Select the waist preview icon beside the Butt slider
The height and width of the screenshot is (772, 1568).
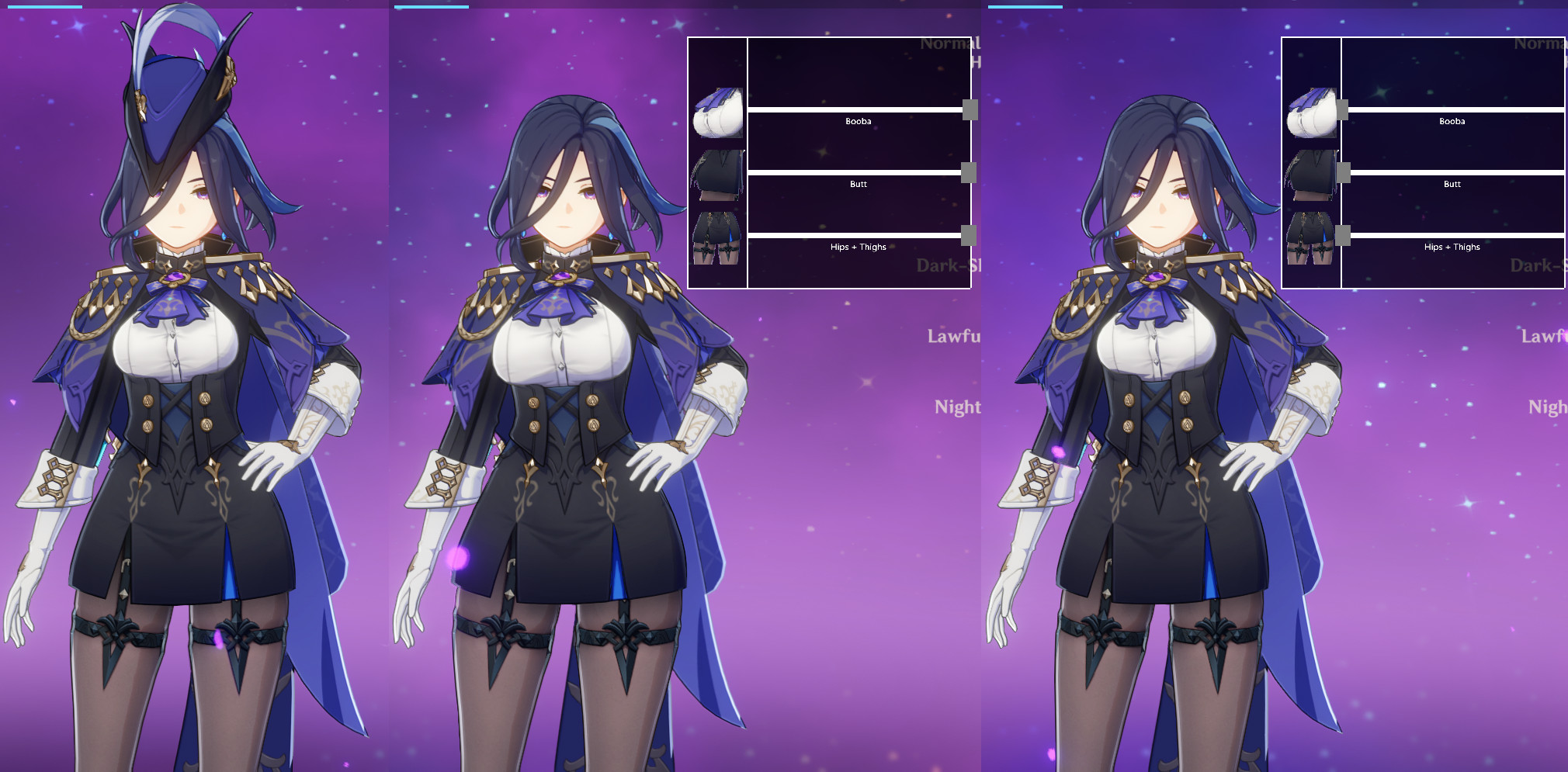coord(717,177)
